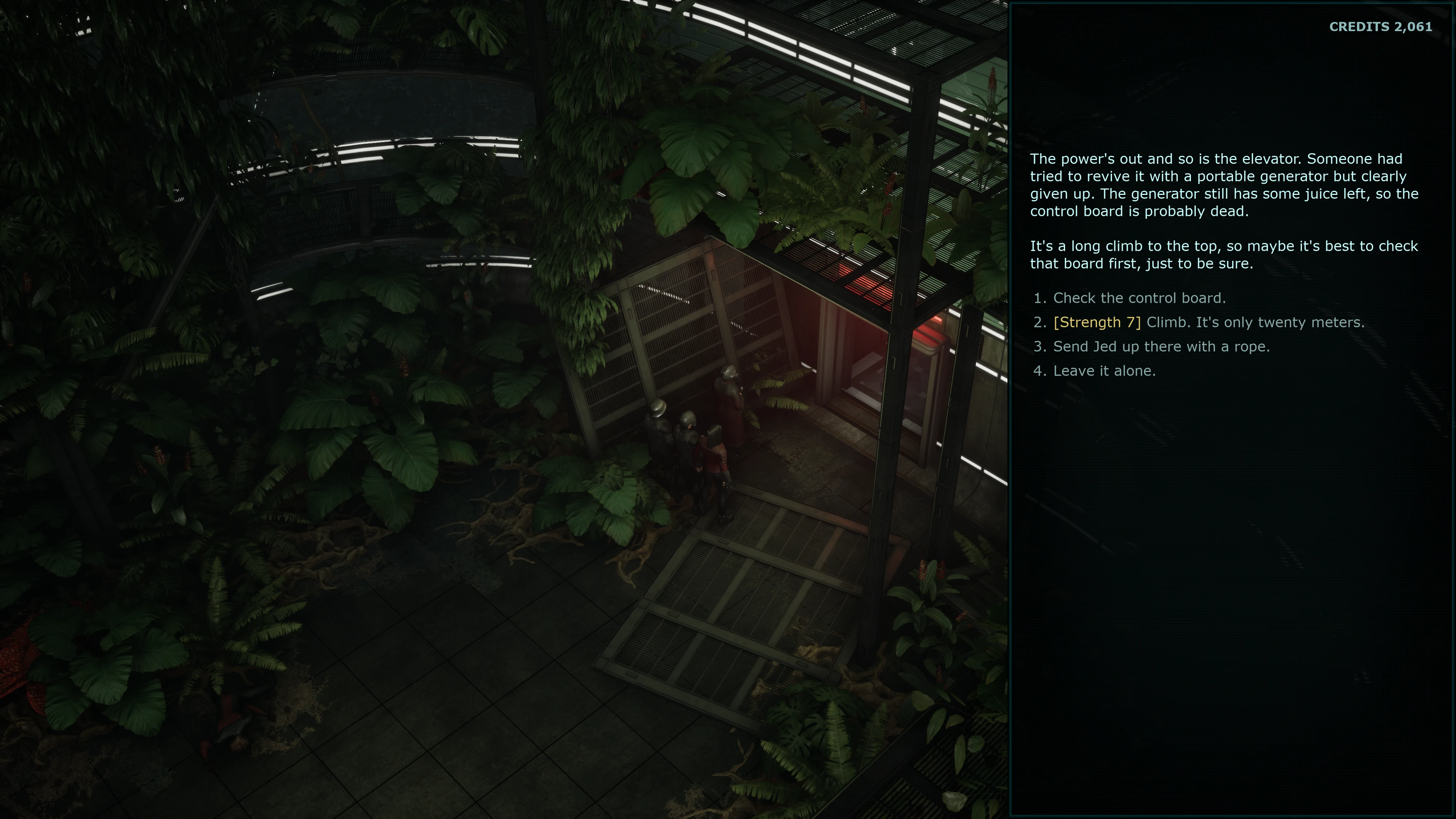Viewport: 1456px width, 819px height.
Task: Choose 'Leave it alone' dialogue option
Action: coord(1104,371)
